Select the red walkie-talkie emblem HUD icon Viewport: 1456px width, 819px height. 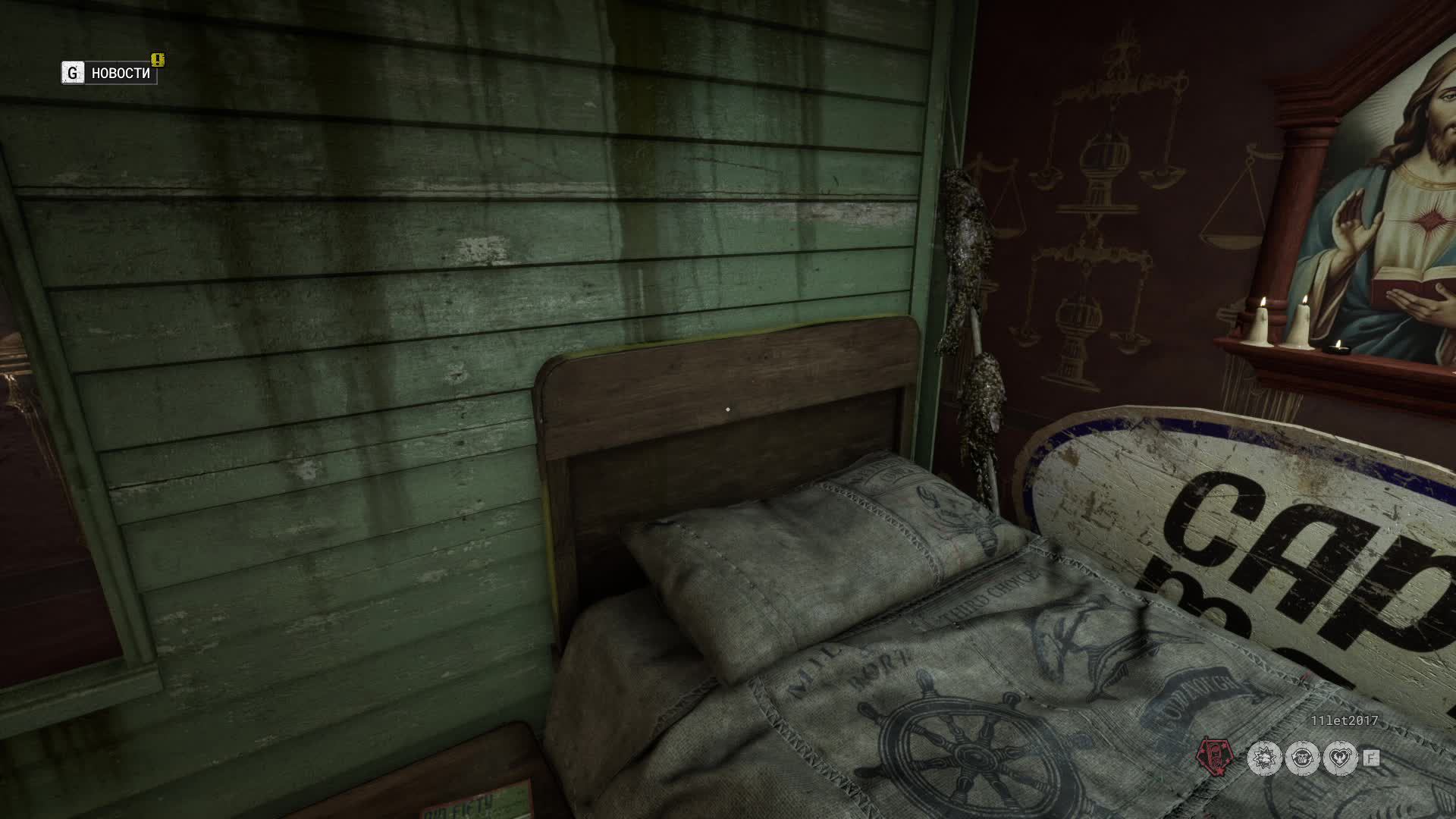pos(1213,757)
